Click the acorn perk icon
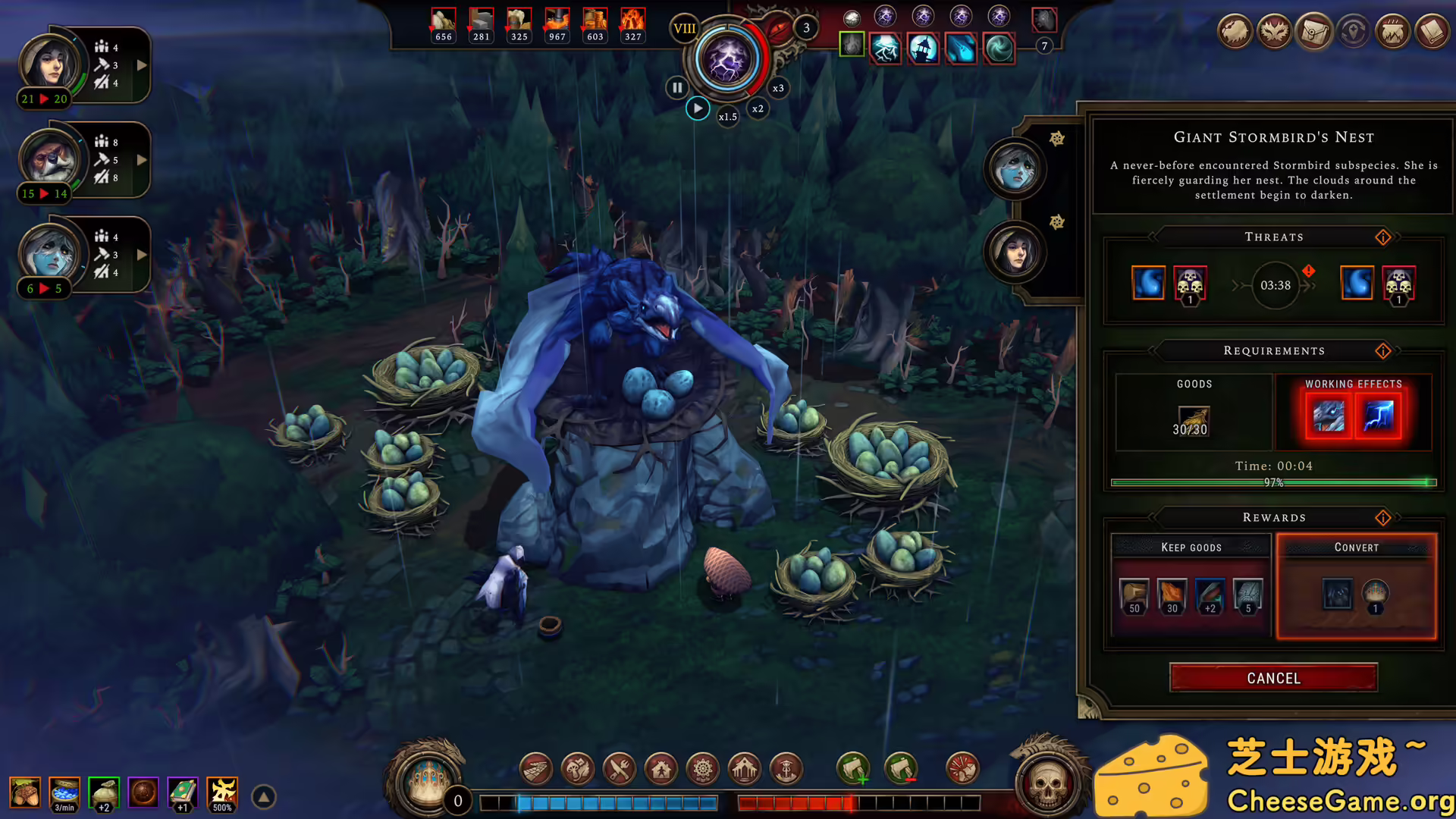The image size is (1456, 819). (x=25, y=793)
